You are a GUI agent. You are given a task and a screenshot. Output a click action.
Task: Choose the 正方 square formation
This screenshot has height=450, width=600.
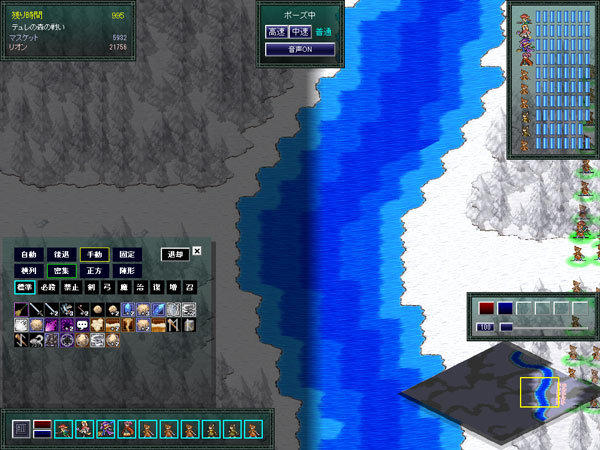(x=95, y=271)
